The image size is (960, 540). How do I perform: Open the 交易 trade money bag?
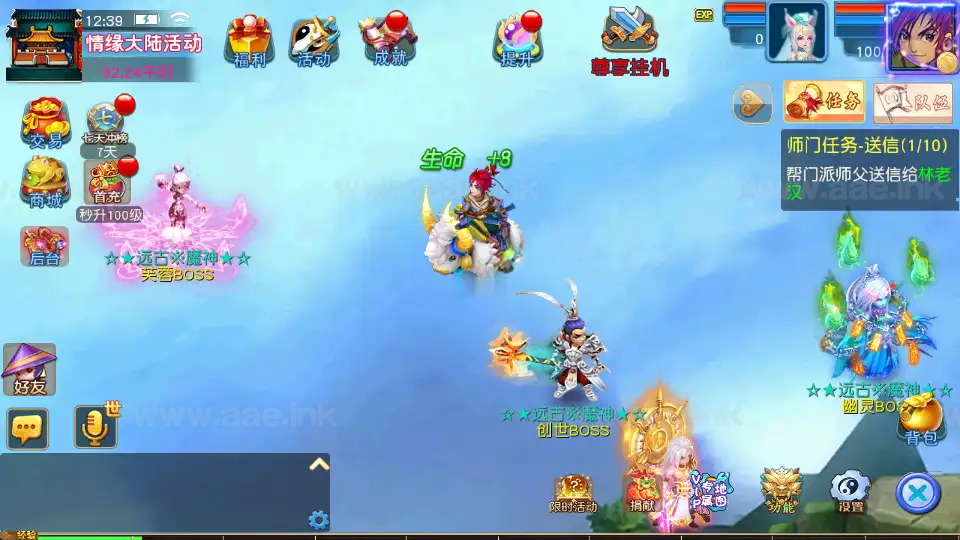coord(45,124)
